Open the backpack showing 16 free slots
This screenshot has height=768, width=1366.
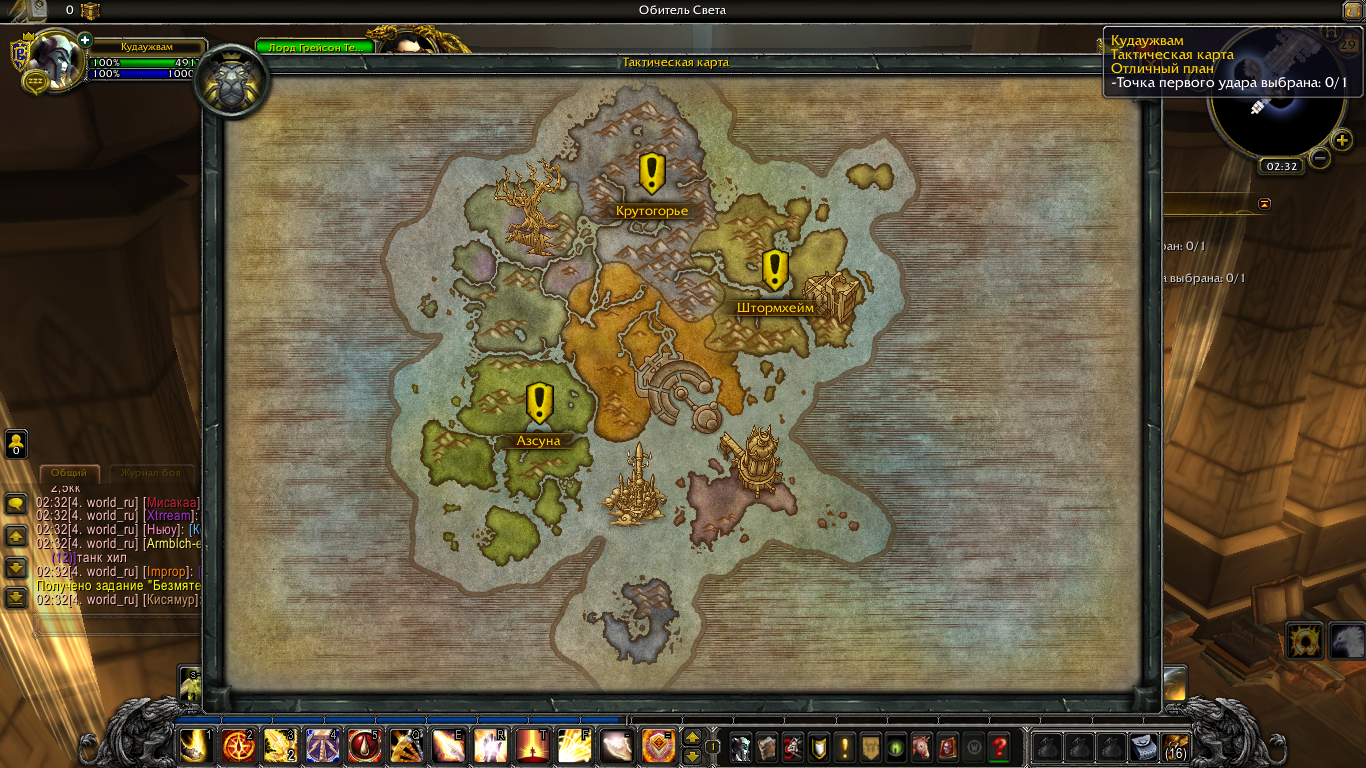(1175, 747)
